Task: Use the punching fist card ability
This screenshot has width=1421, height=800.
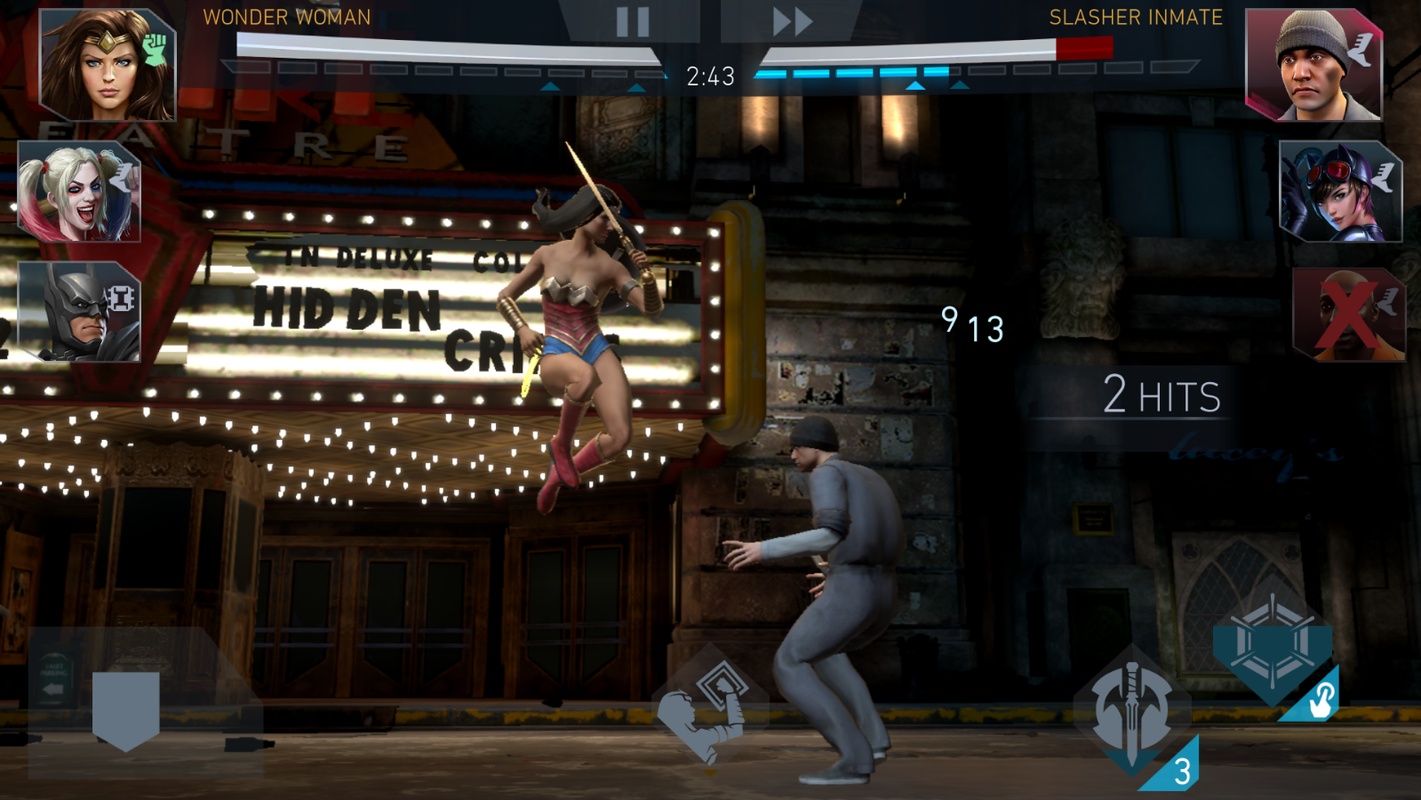Action: click(708, 711)
